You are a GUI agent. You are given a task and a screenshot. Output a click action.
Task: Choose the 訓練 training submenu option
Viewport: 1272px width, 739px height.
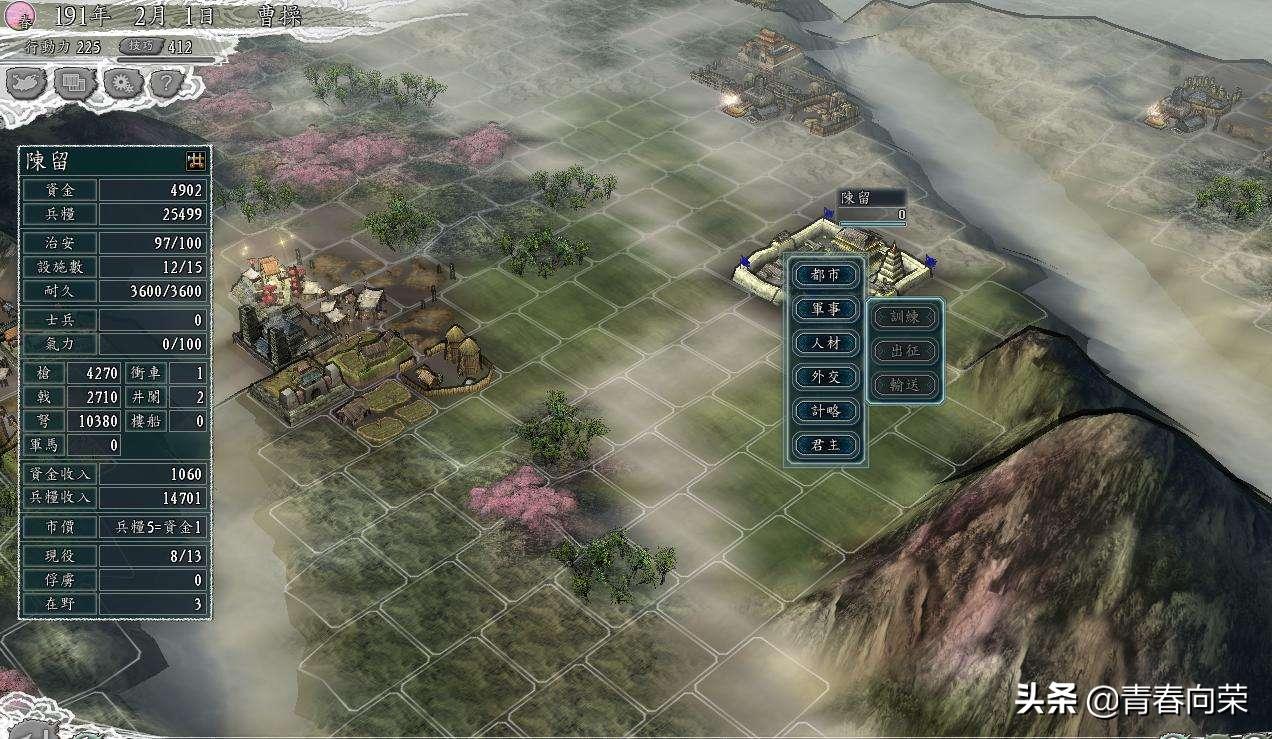tap(904, 317)
